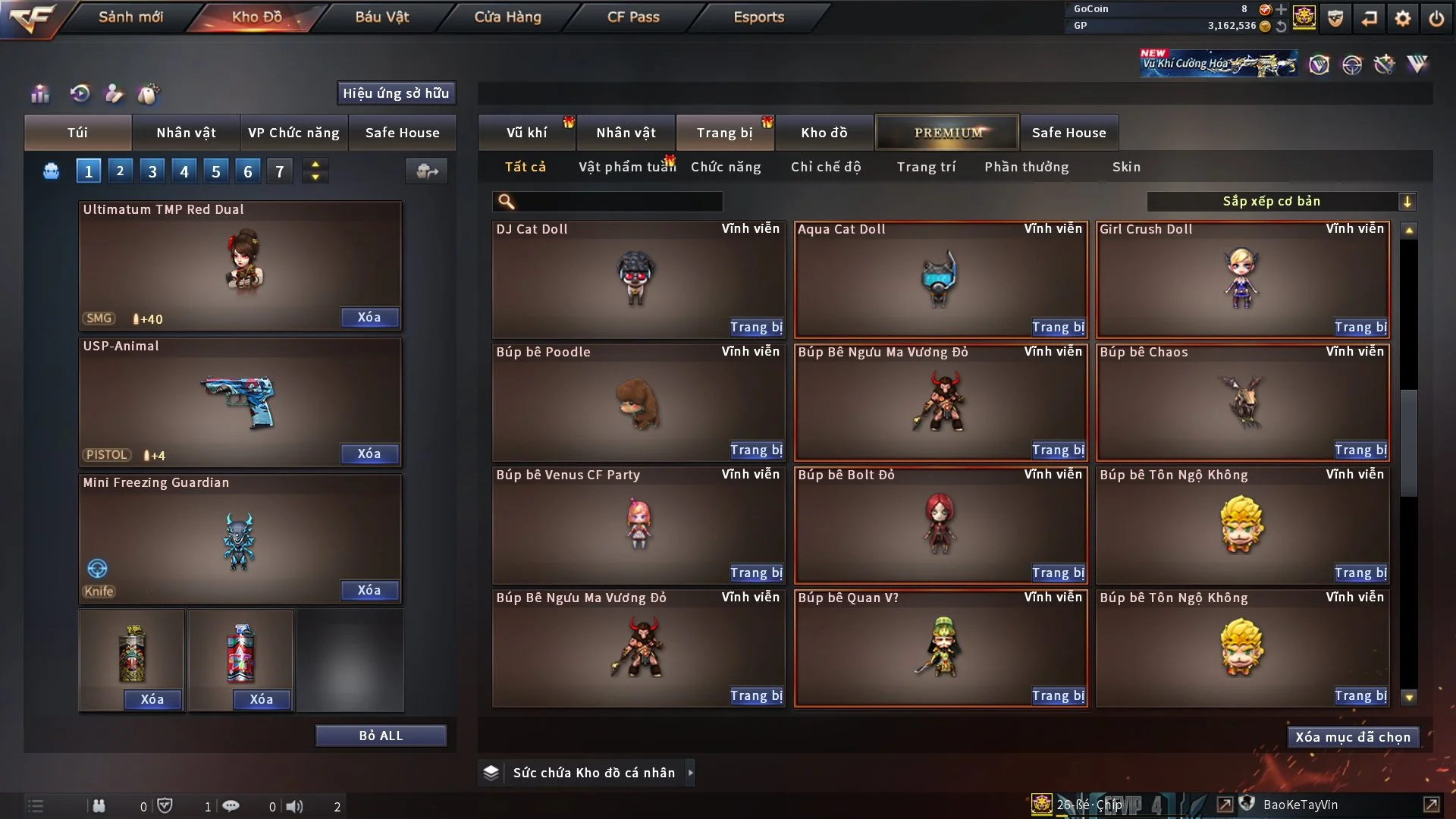Screen dimensions: 1456x819
Task: Go to the Sảnh mới lobby
Action: click(x=130, y=17)
